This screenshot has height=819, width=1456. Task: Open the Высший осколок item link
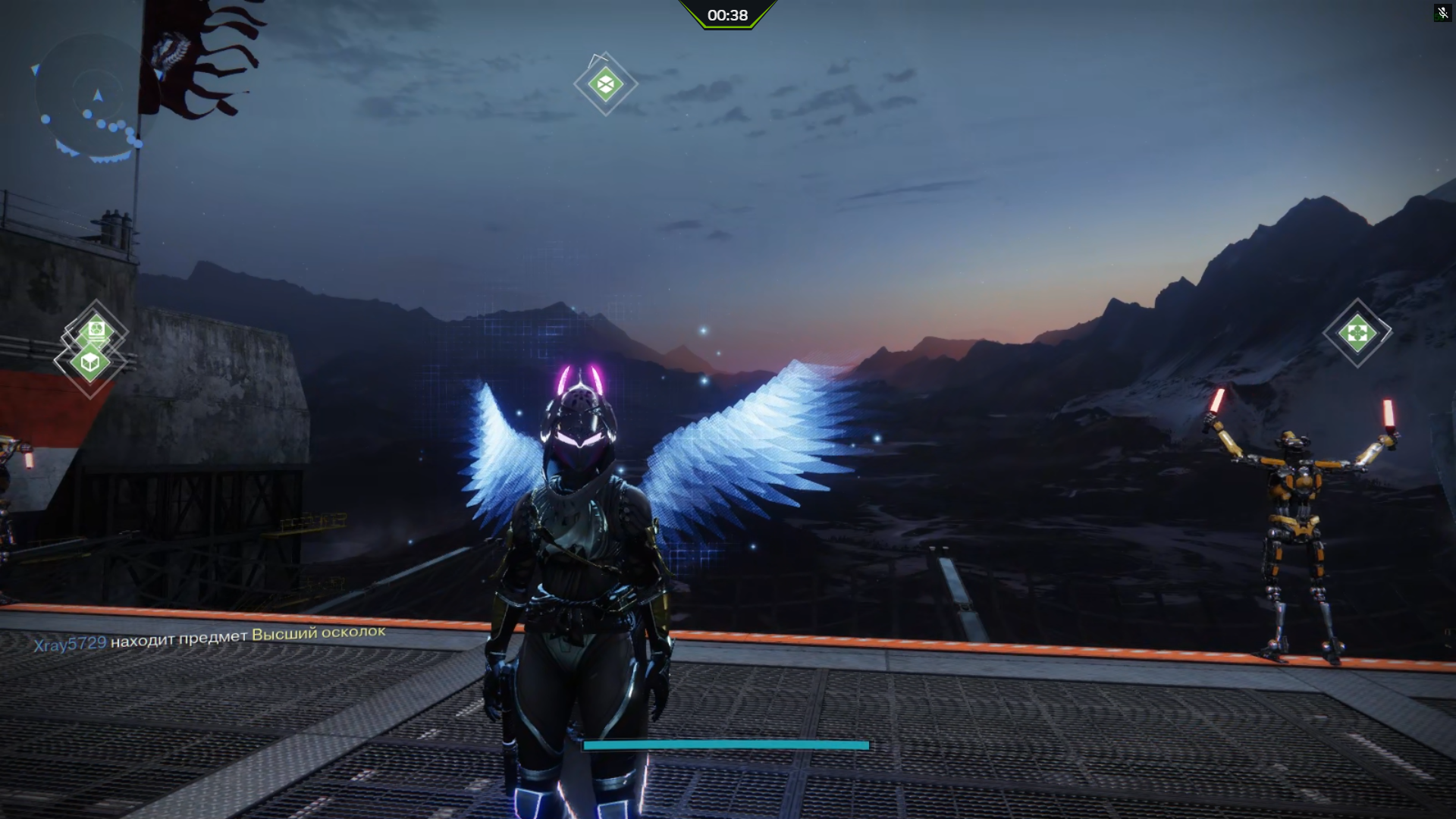pos(318,633)
